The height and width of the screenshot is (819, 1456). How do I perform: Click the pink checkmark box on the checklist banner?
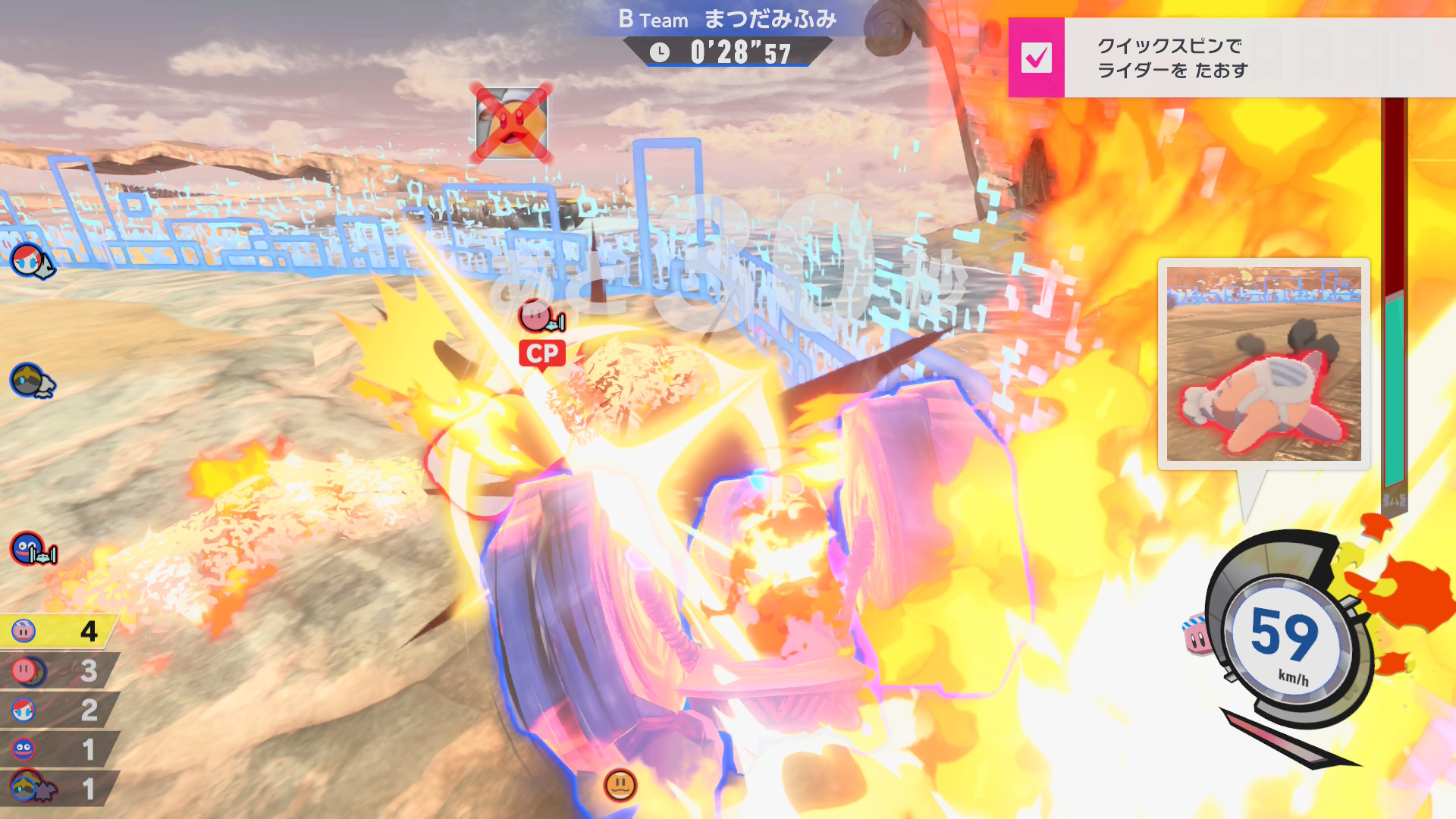click(1036, 58)
